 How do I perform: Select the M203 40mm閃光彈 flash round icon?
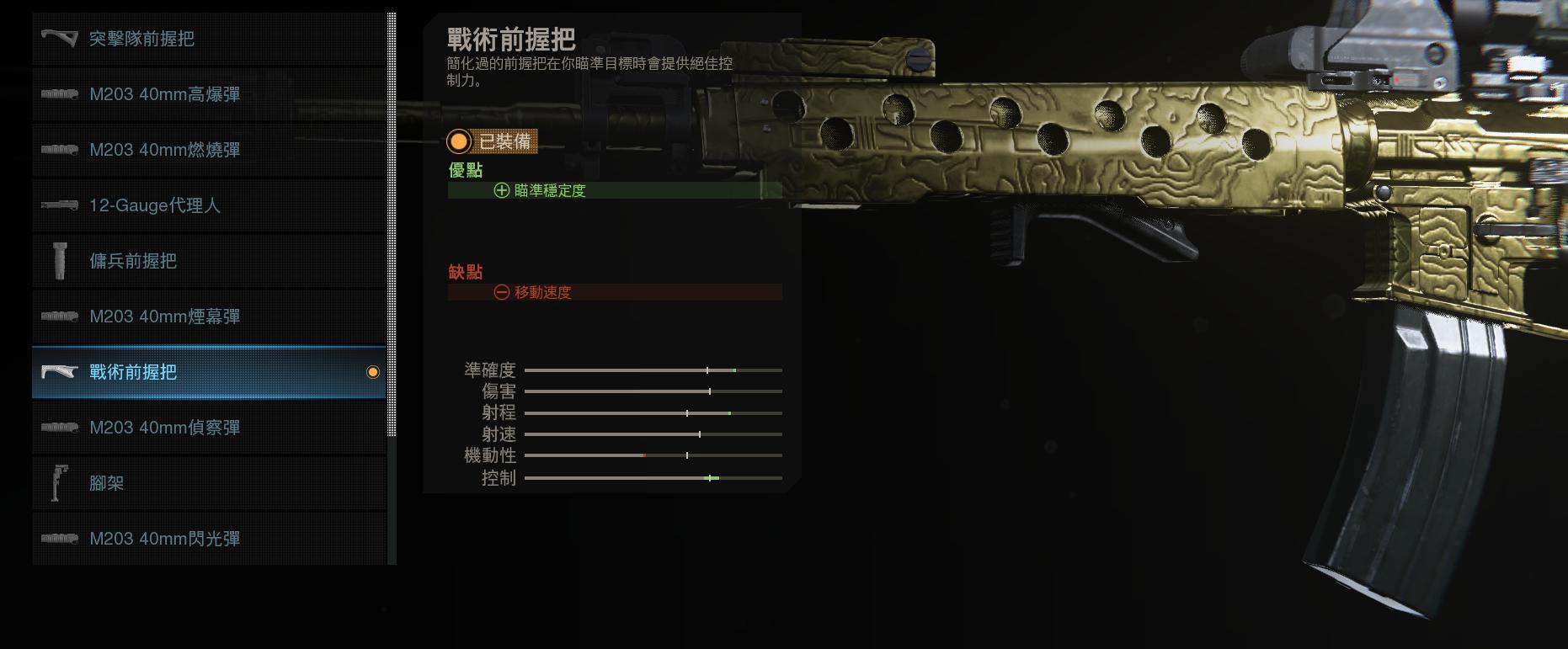point(59,539)
